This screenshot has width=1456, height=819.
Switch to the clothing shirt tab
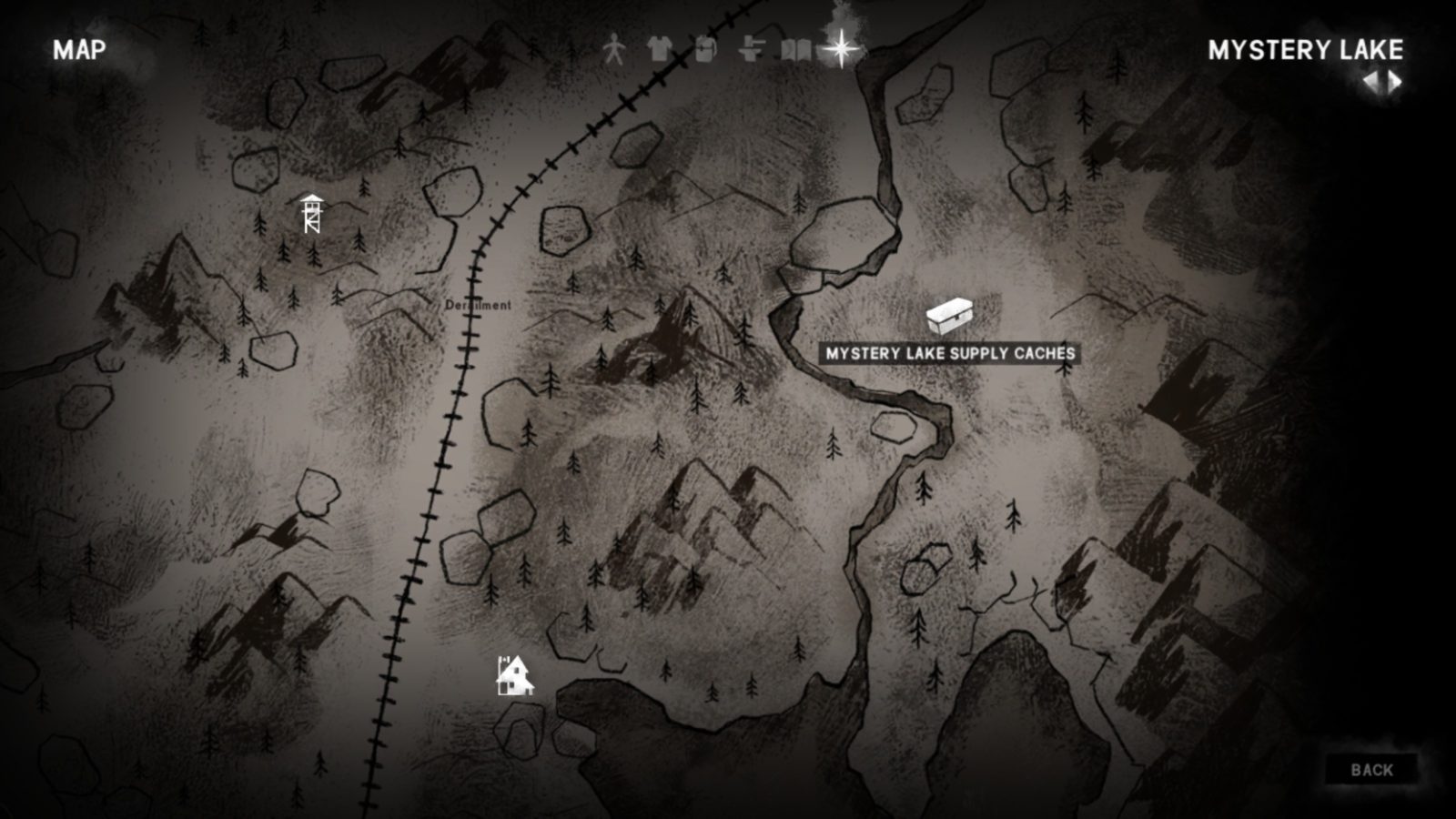pos(660,49)
